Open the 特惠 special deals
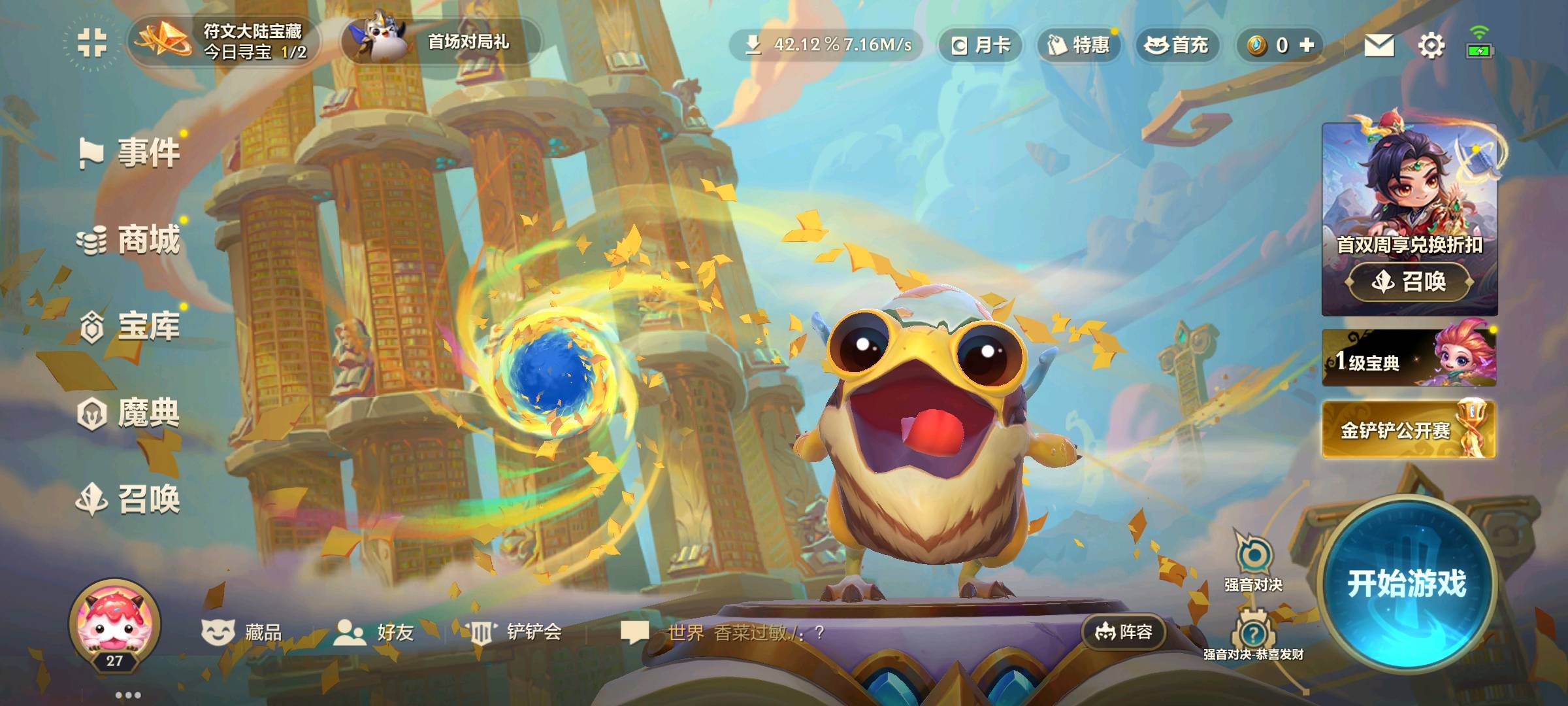This screenshot has height=706, width=1568. (1079, 45)
